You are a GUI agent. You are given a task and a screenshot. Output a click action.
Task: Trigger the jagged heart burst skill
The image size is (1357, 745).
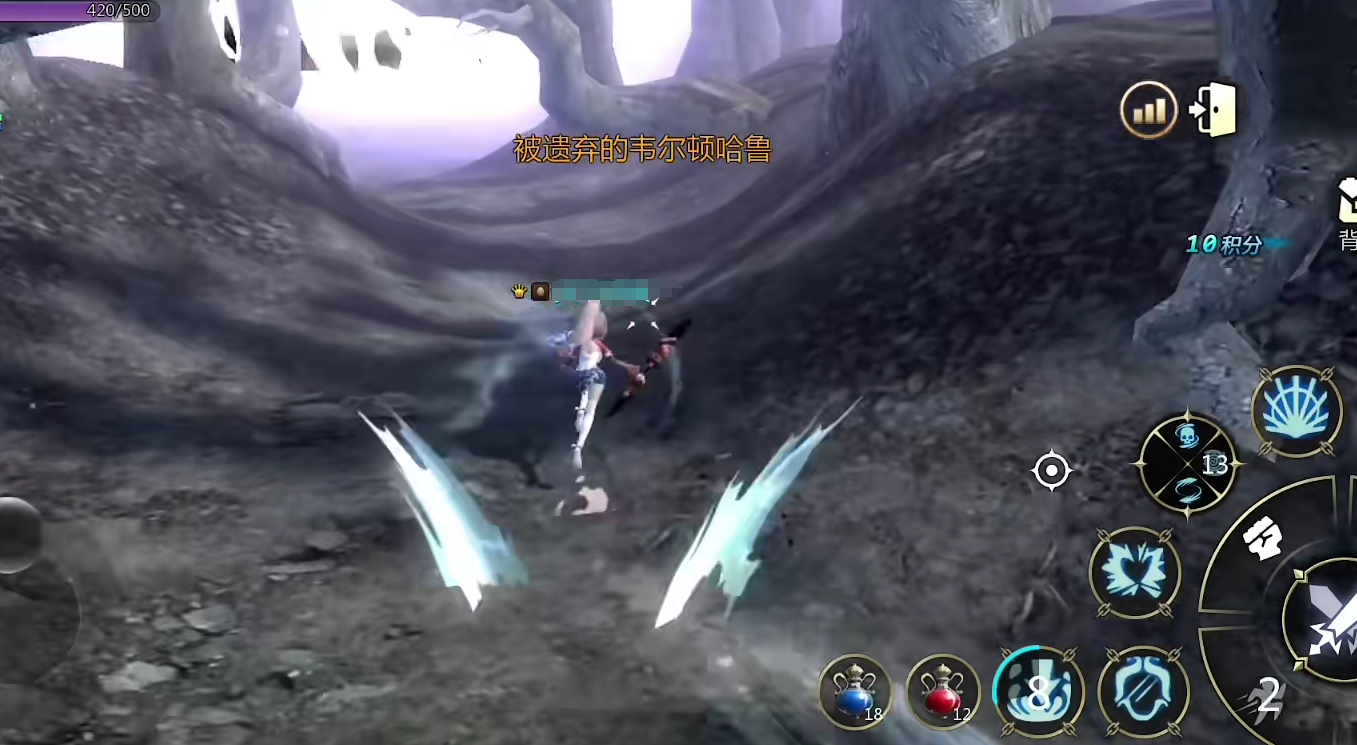tap(1134, 573)
